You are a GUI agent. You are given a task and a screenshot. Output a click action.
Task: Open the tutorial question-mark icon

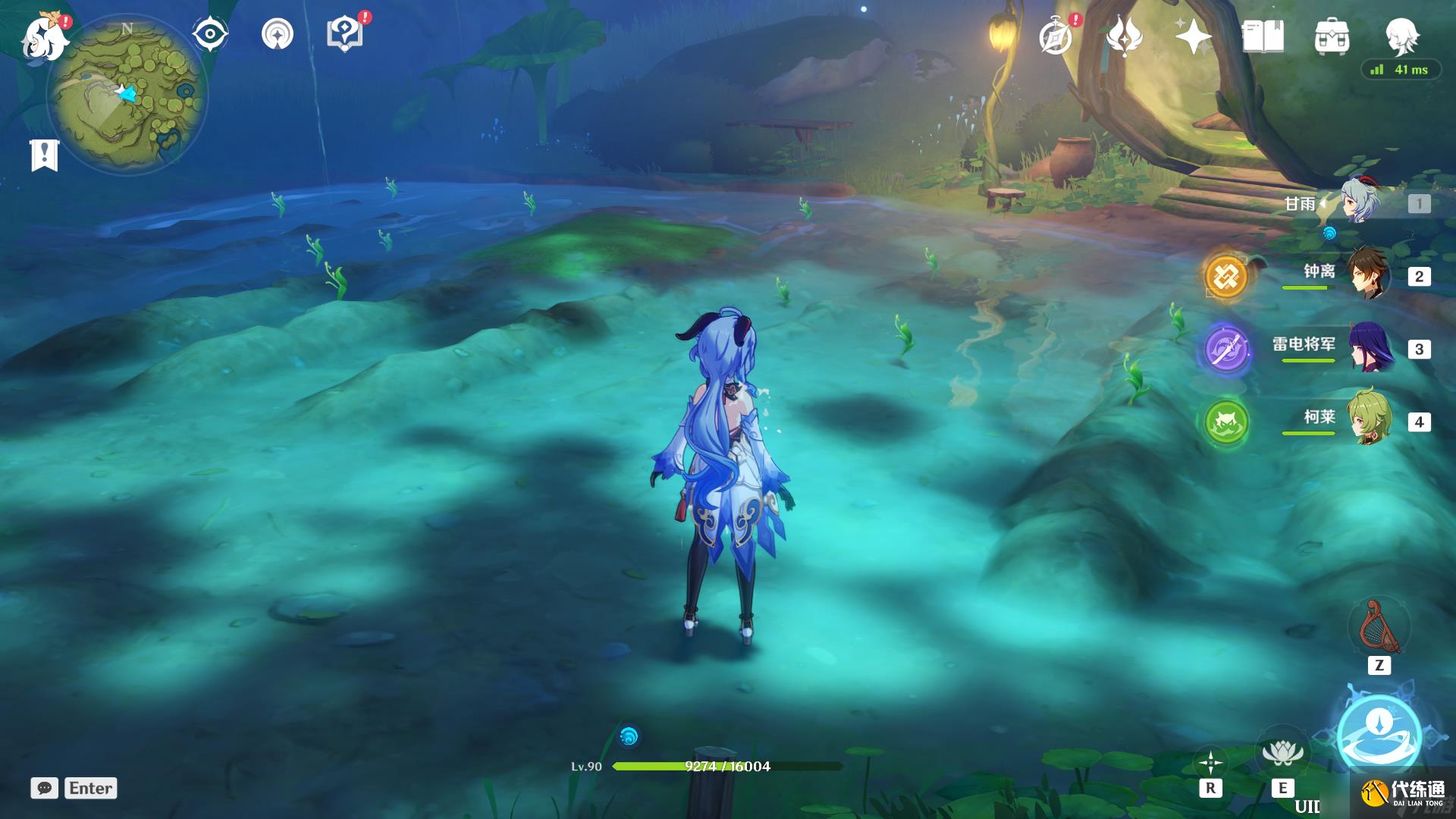[x=344, y=34]
